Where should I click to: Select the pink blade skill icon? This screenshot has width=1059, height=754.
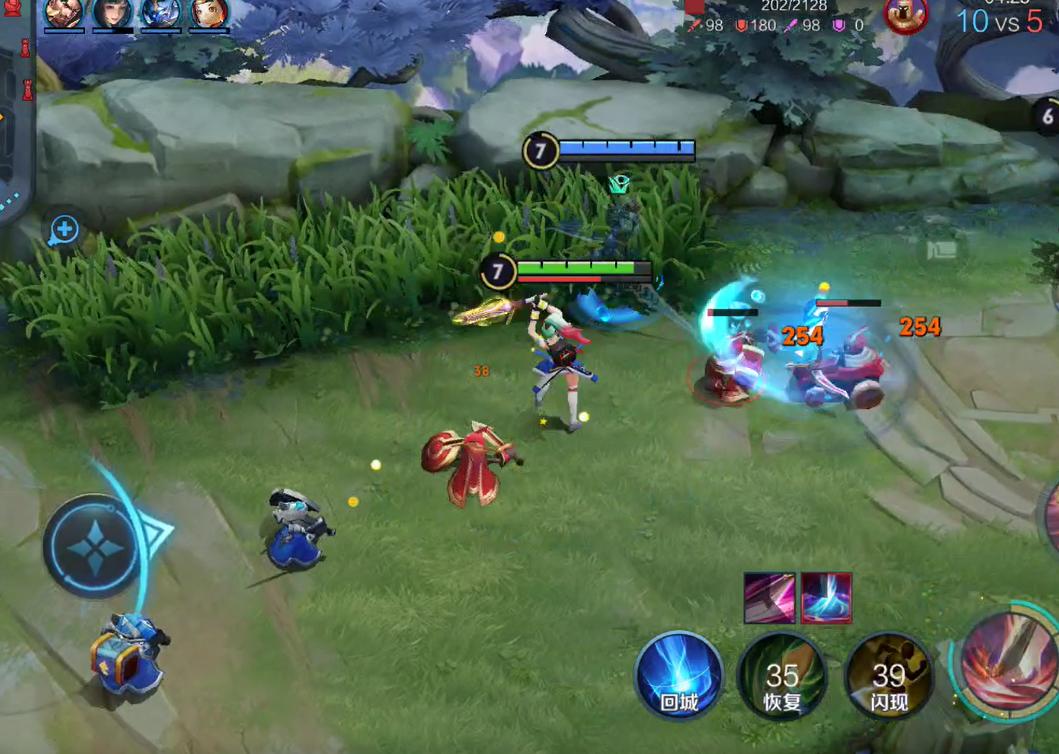coord(769,598)
